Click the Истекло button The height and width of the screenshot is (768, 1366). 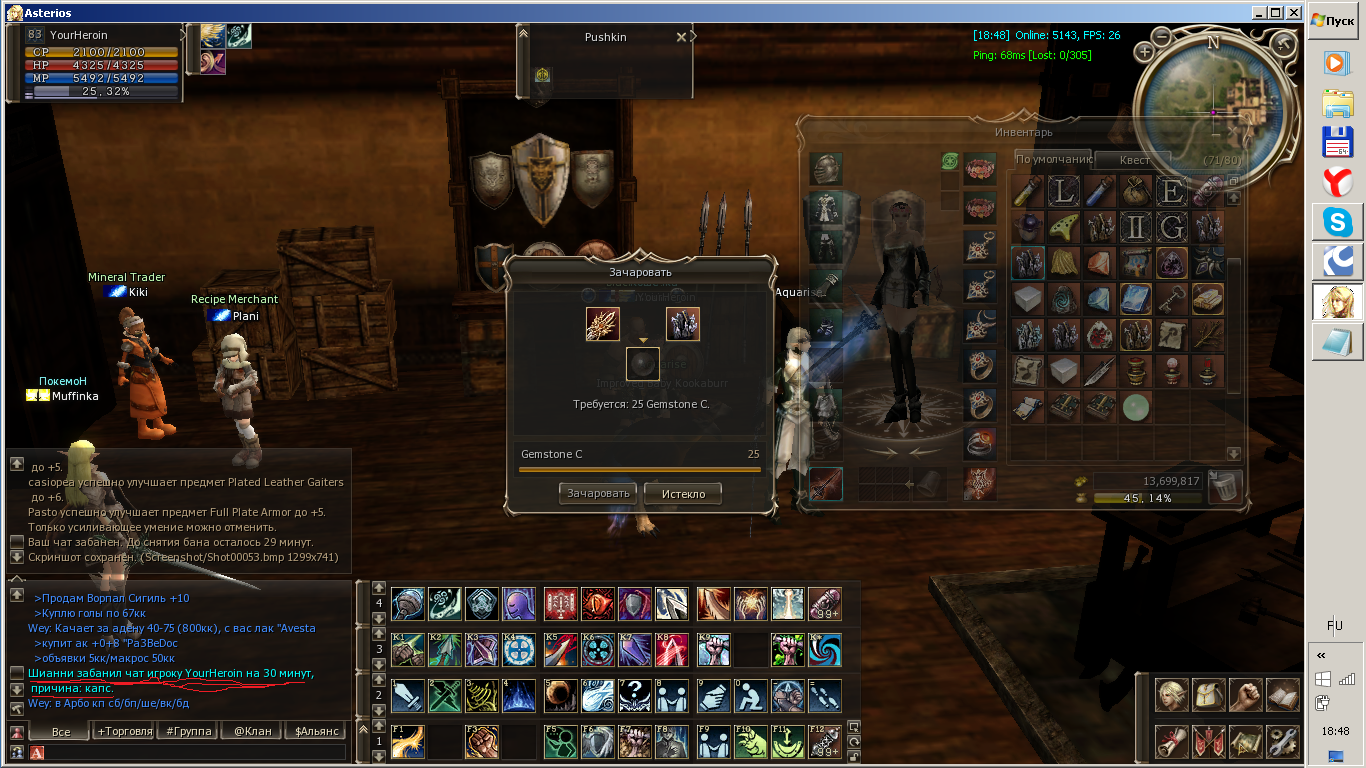(x=683, y=493)
